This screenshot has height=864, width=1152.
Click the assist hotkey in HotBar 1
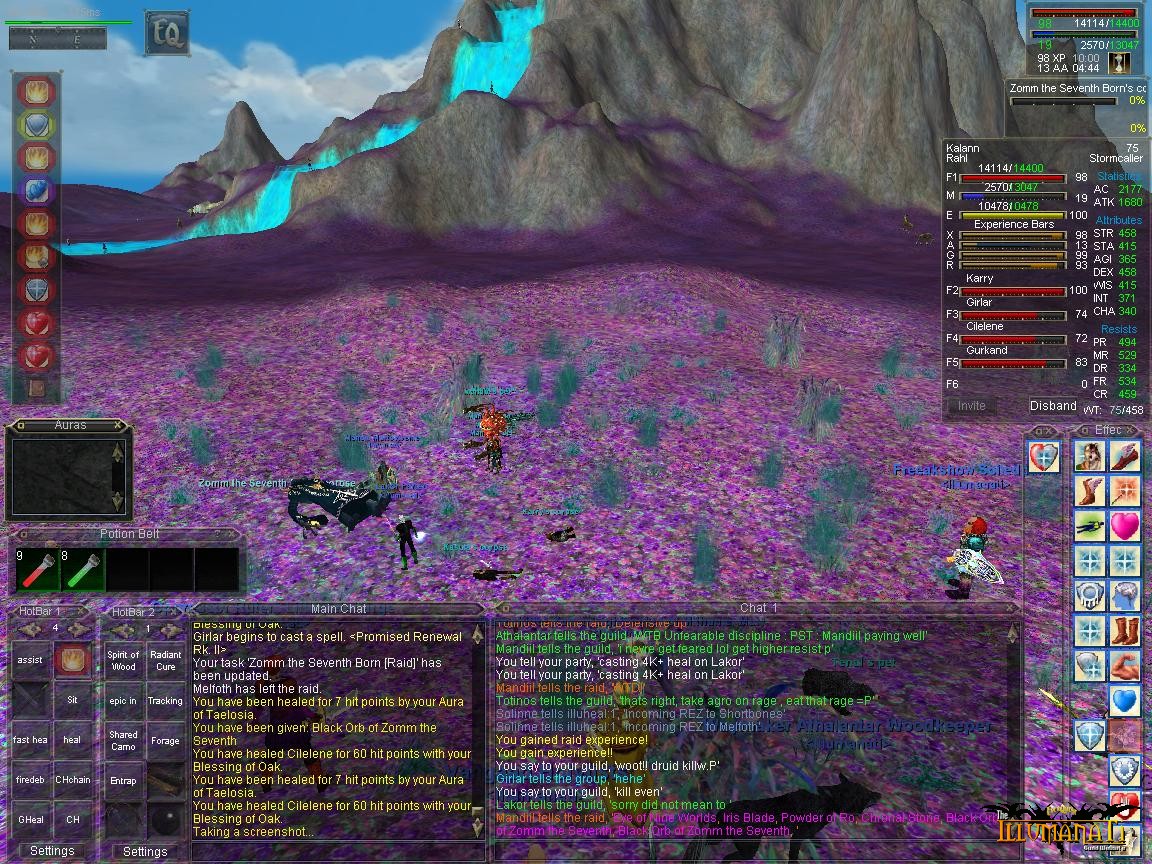[30, 660]
